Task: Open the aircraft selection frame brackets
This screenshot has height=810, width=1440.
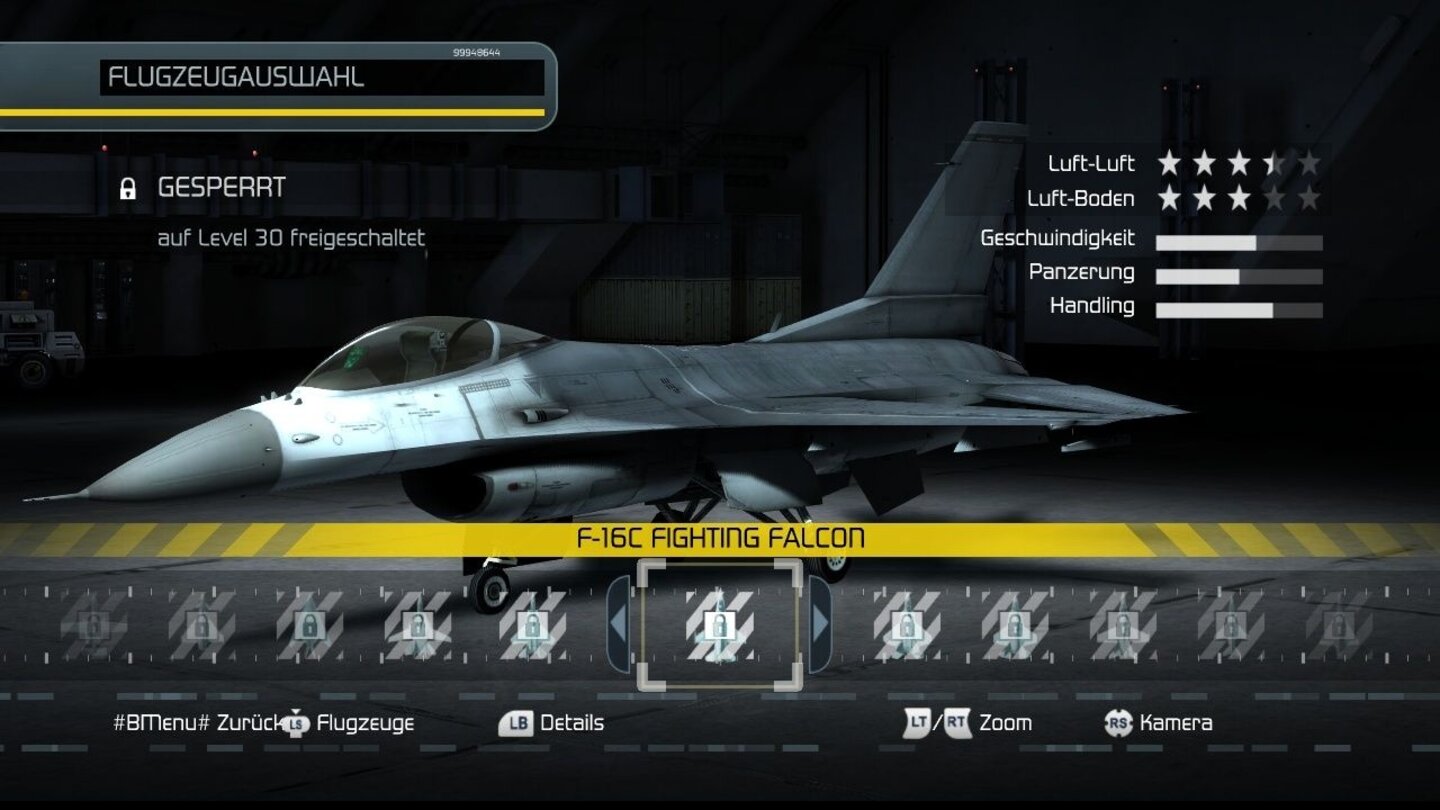Action: point(720,627)
